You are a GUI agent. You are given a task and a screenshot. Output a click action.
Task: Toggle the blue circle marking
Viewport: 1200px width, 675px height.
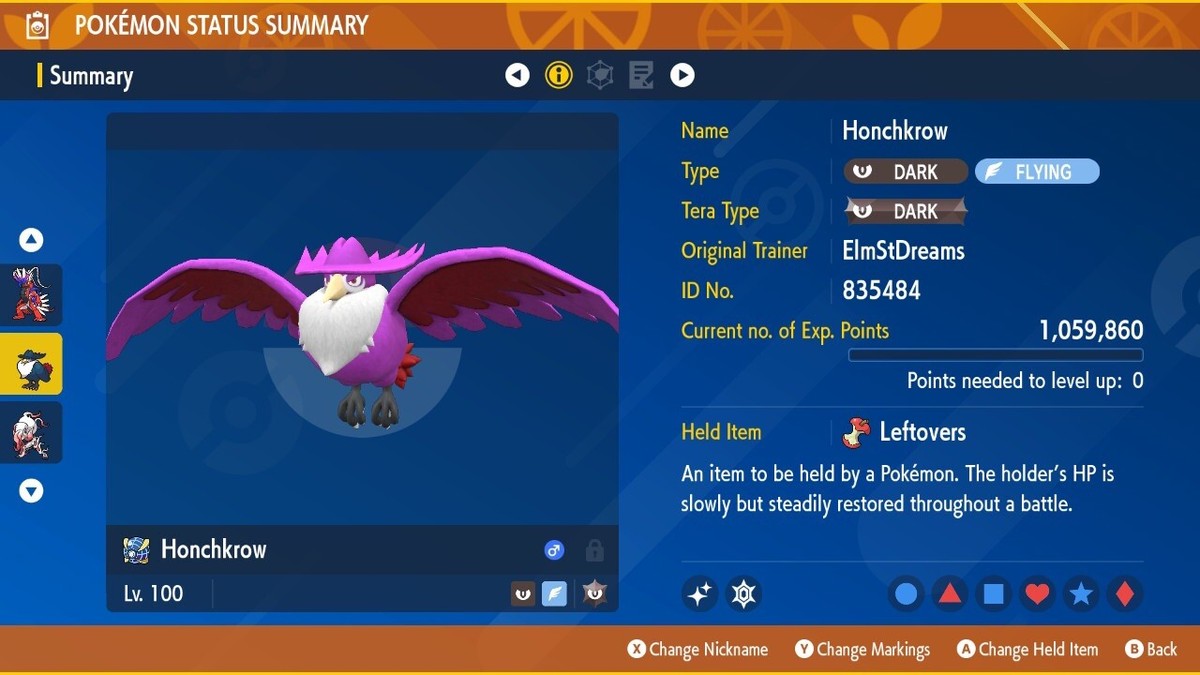[x=906, y=594]
